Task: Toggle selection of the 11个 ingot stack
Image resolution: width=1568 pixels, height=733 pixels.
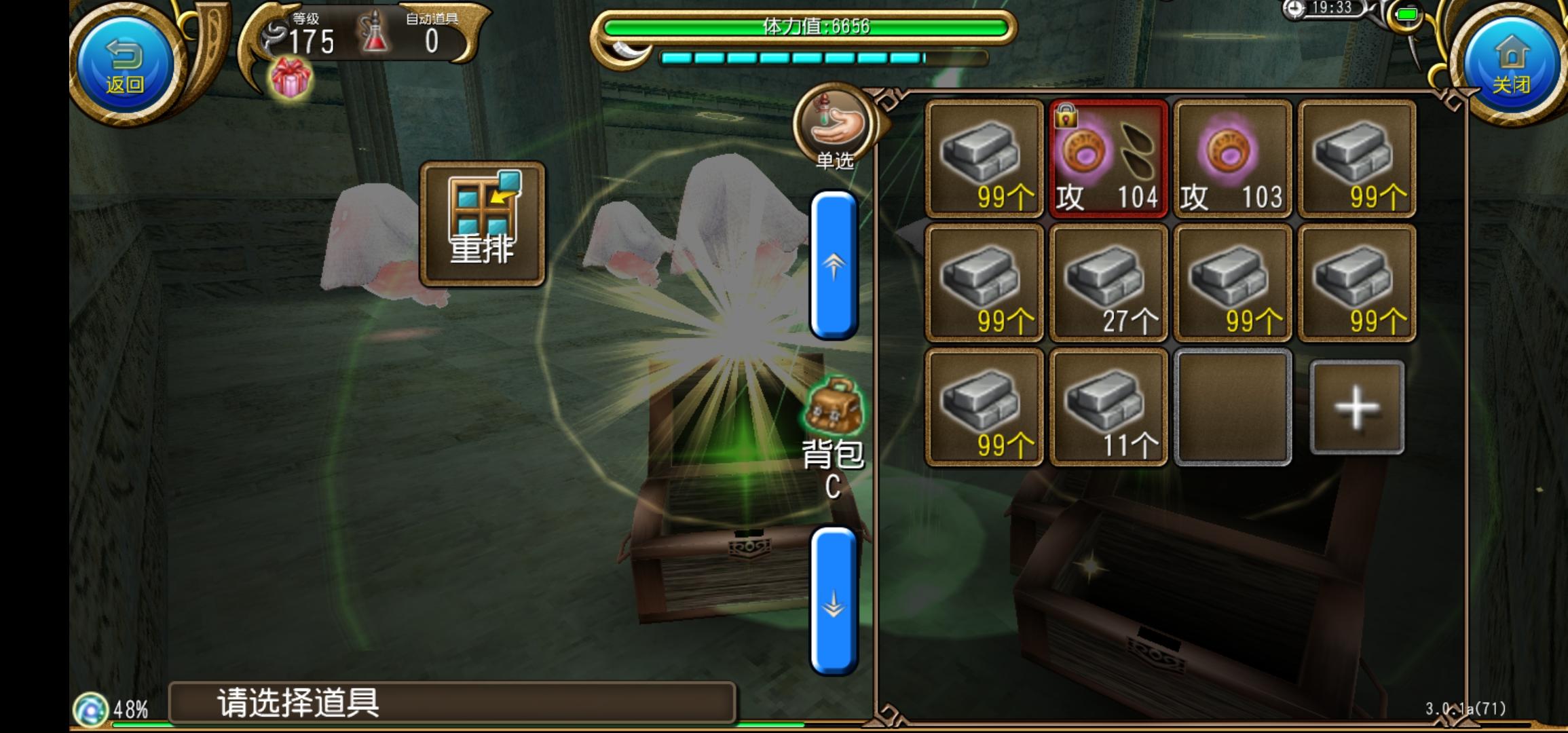Action: click(x=1108, y=406)
